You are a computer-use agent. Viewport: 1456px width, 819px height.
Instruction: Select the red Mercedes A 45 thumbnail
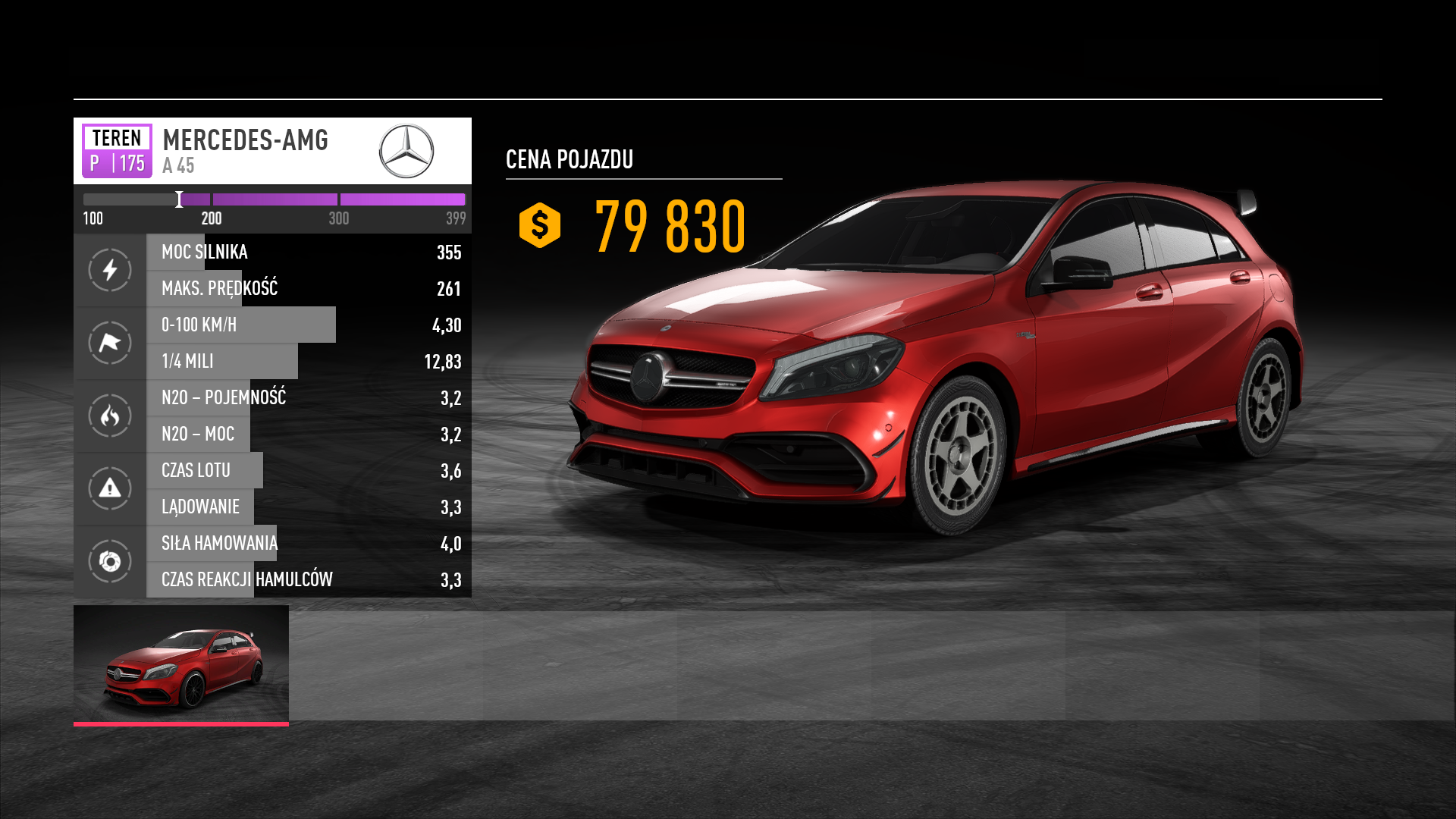(181, 664)
